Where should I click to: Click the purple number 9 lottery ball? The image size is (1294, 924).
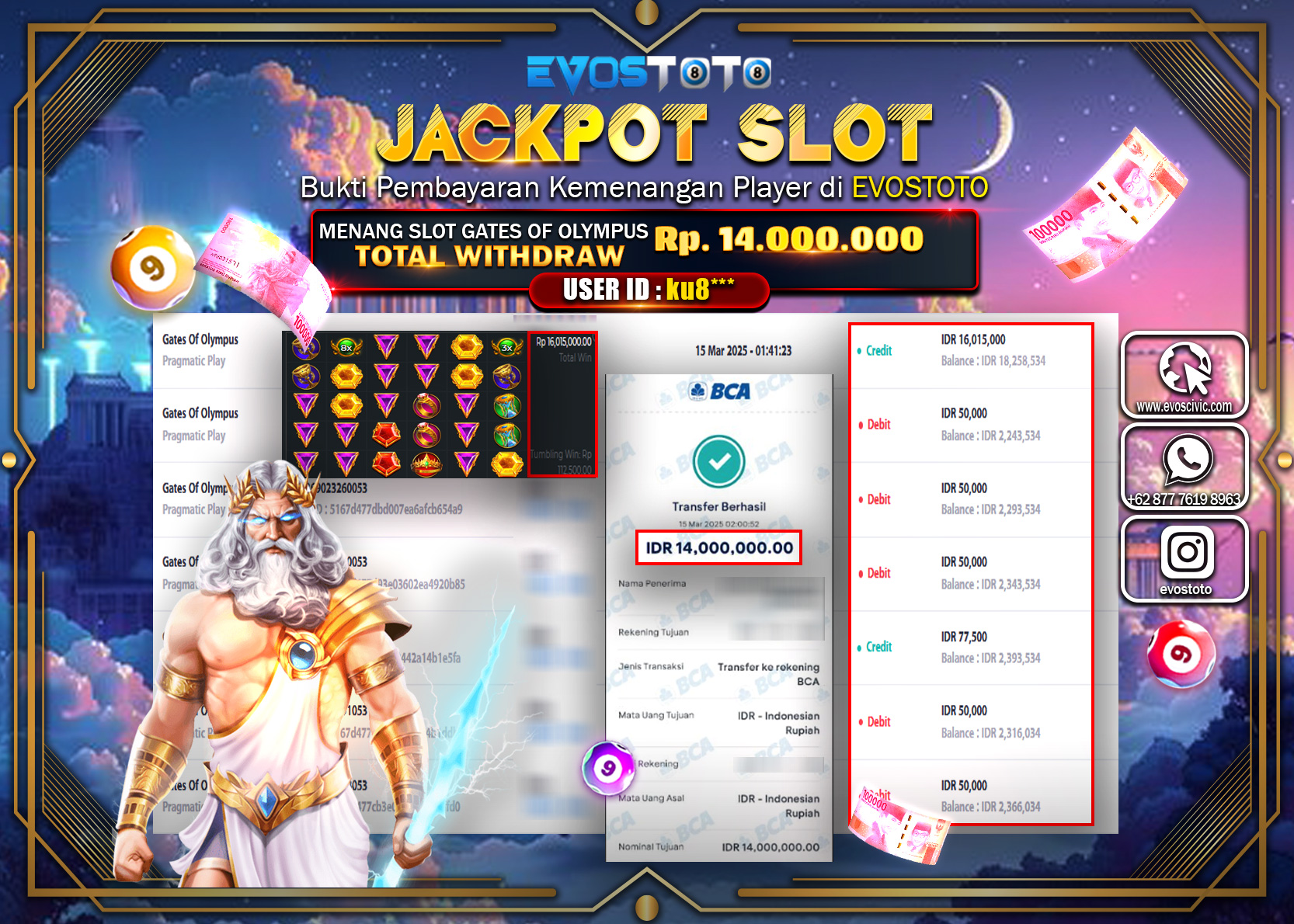tap(607, 767)
